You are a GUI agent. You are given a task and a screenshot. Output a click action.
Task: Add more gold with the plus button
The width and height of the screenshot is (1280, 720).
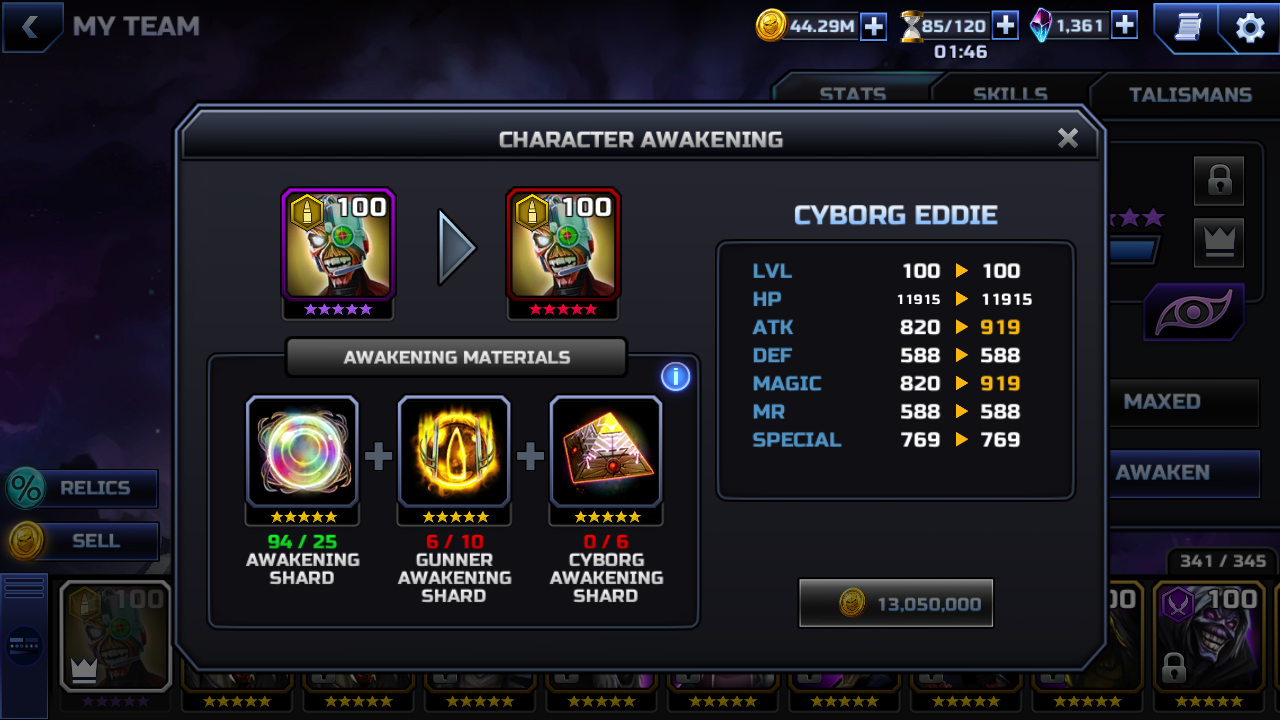(x=874, y=26)
